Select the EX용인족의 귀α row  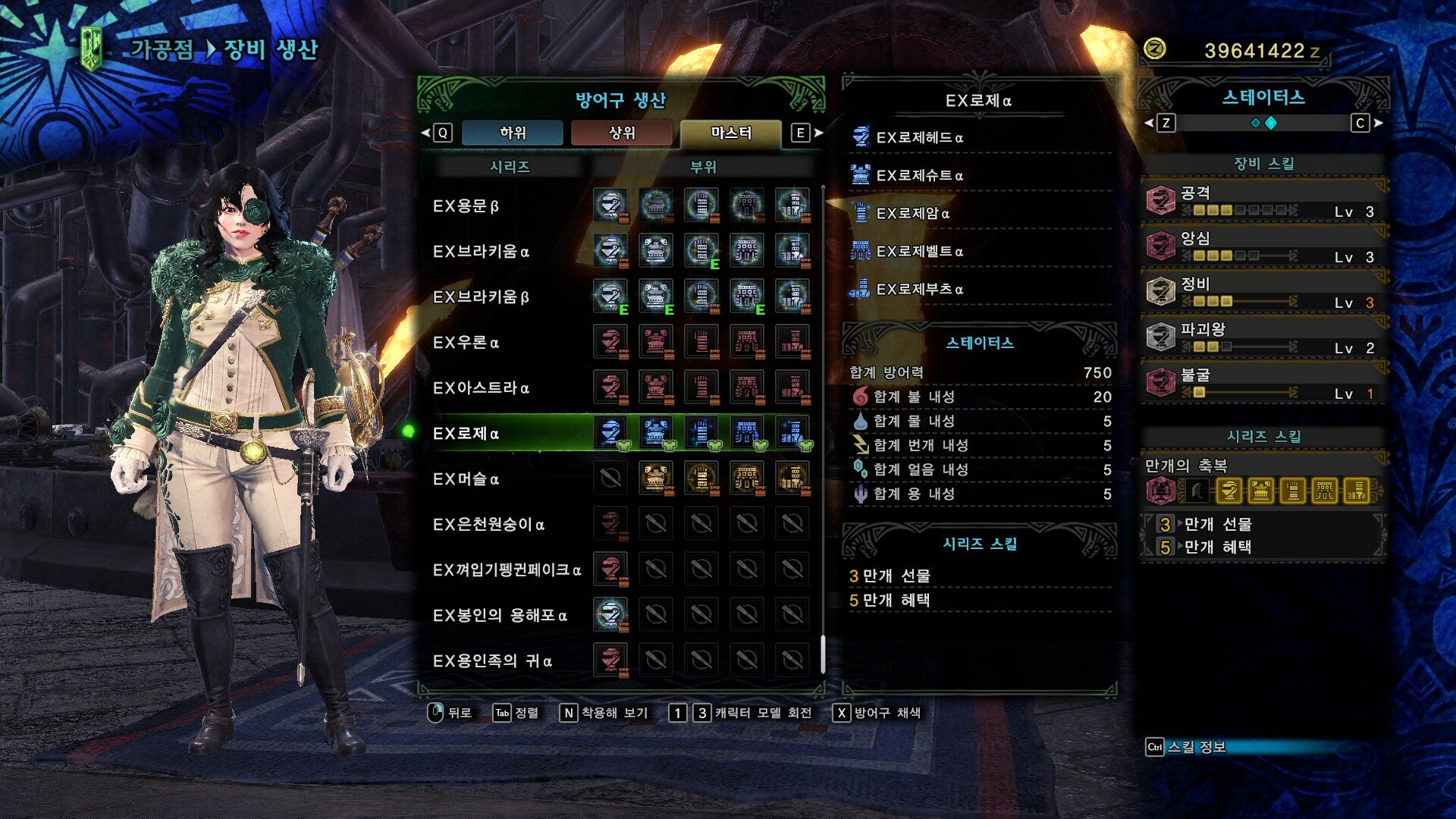492,661
